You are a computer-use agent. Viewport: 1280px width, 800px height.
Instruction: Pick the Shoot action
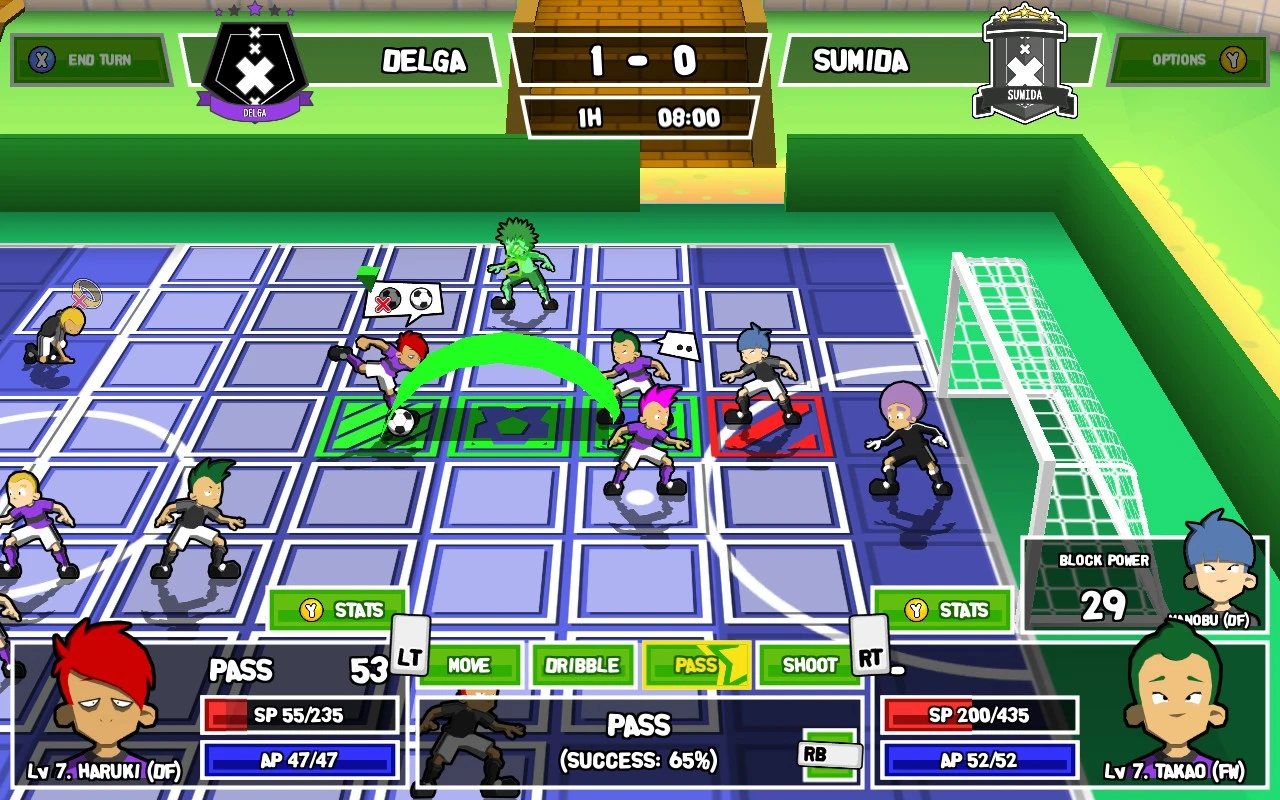[x=809, y=665]
